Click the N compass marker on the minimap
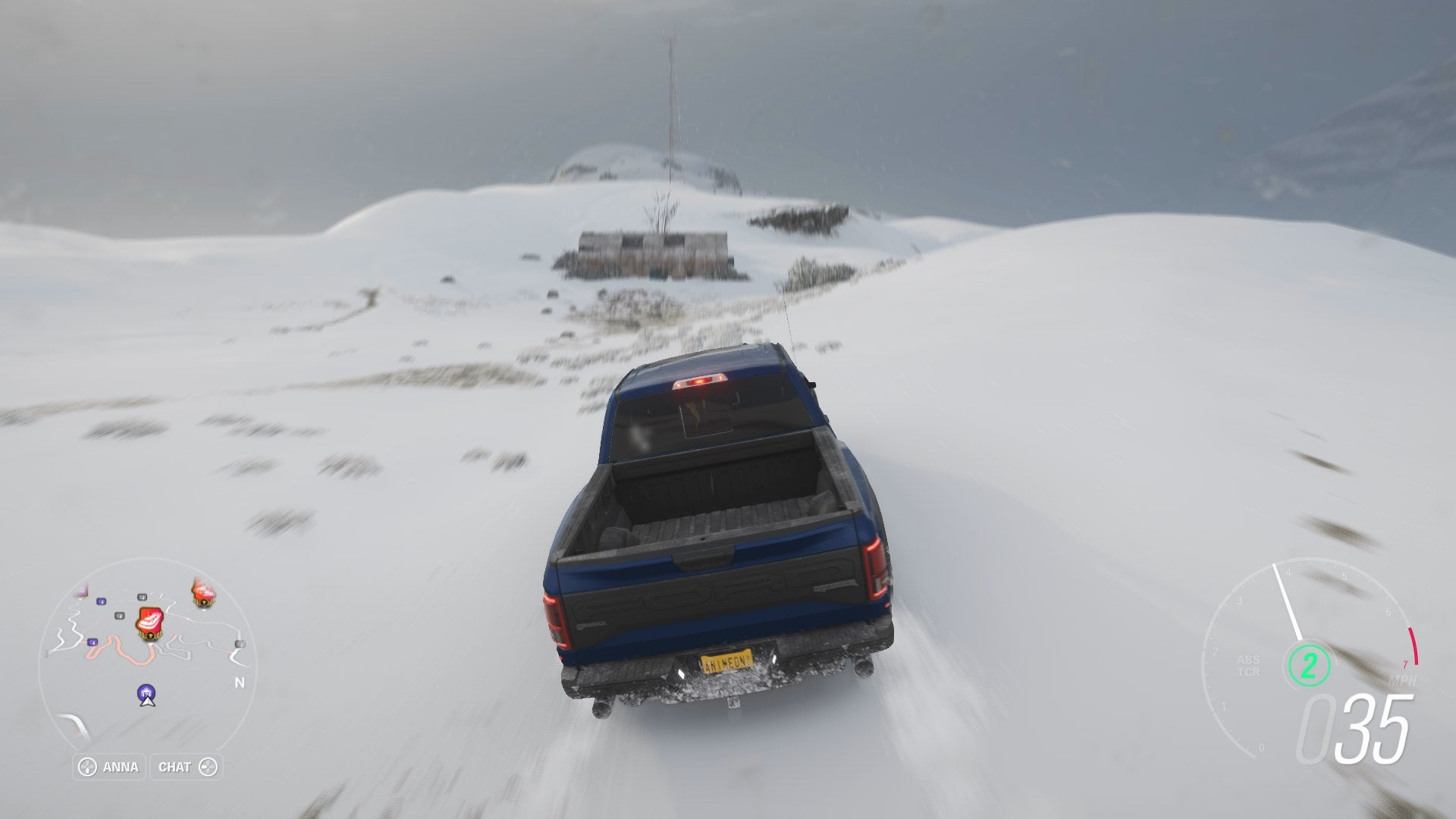 (240, 681)
